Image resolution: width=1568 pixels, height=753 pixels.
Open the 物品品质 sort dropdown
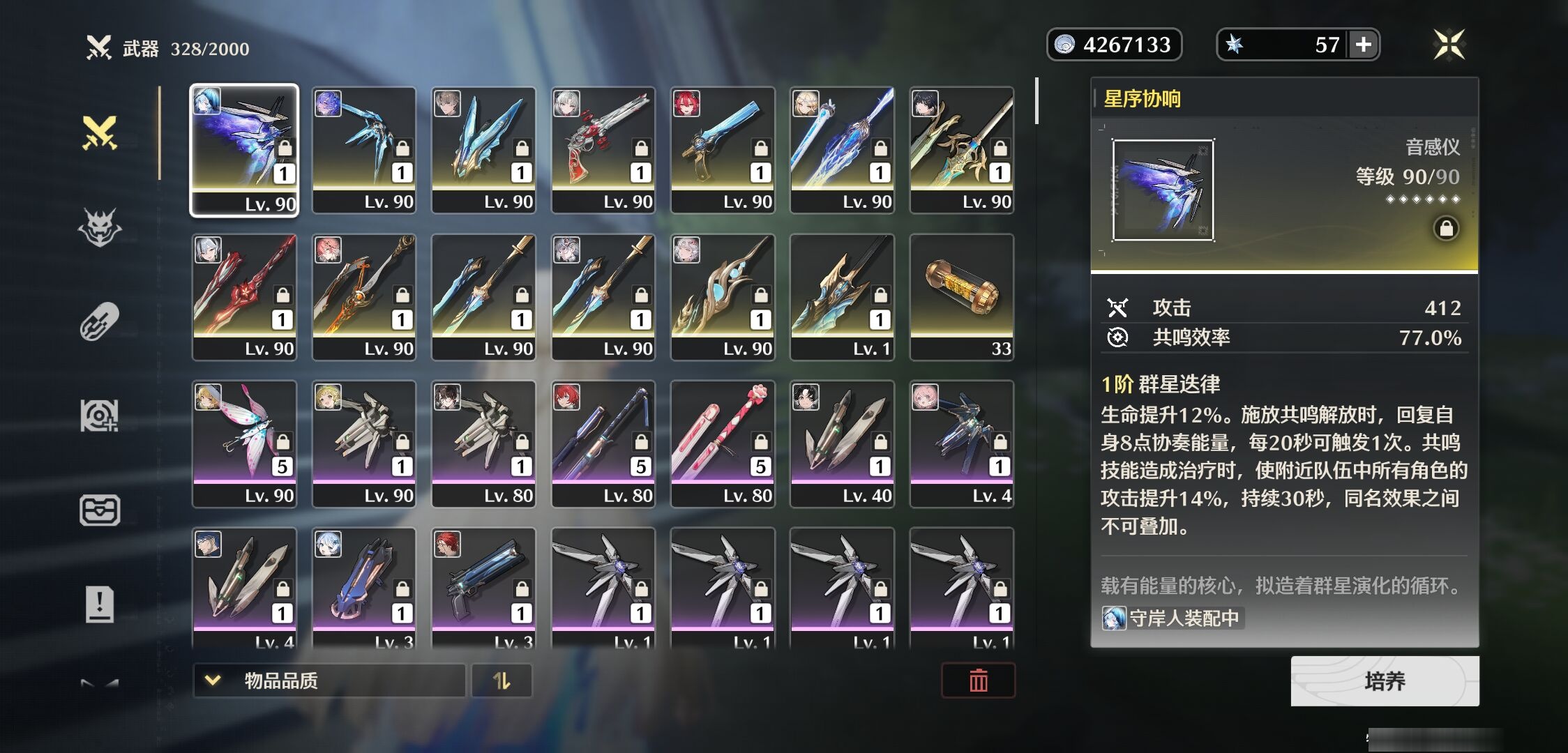click(329, 680)
